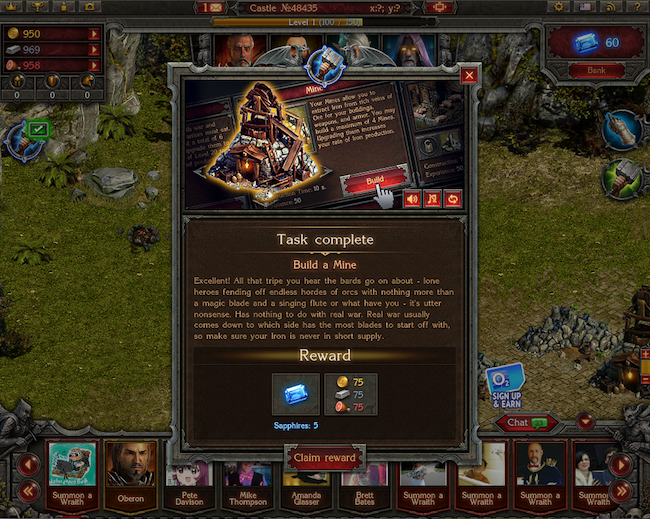Toggle the tutorial music note button

[433, 199]
